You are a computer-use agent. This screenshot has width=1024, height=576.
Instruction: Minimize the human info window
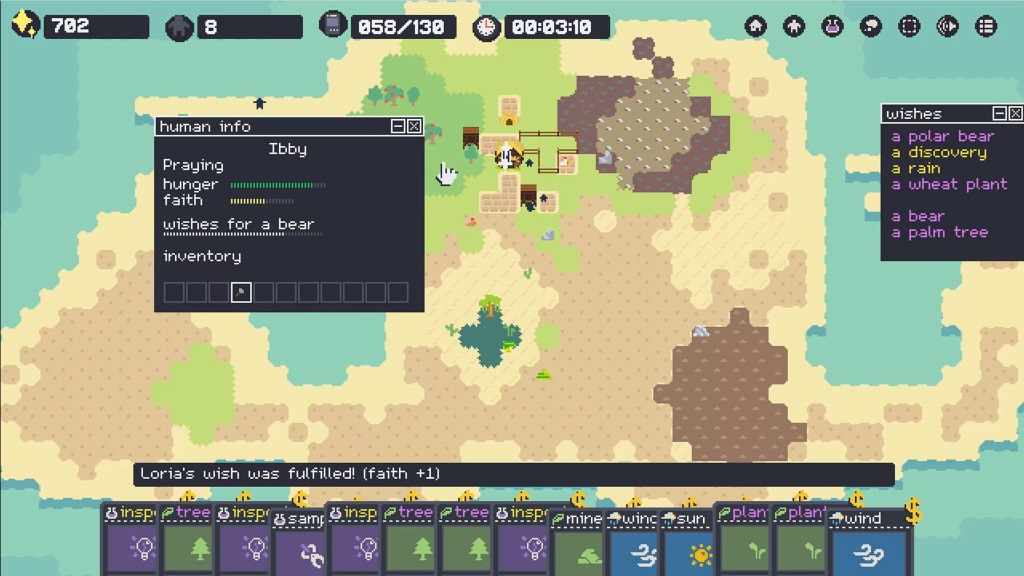pyautogui.click(x=398, y=126)
